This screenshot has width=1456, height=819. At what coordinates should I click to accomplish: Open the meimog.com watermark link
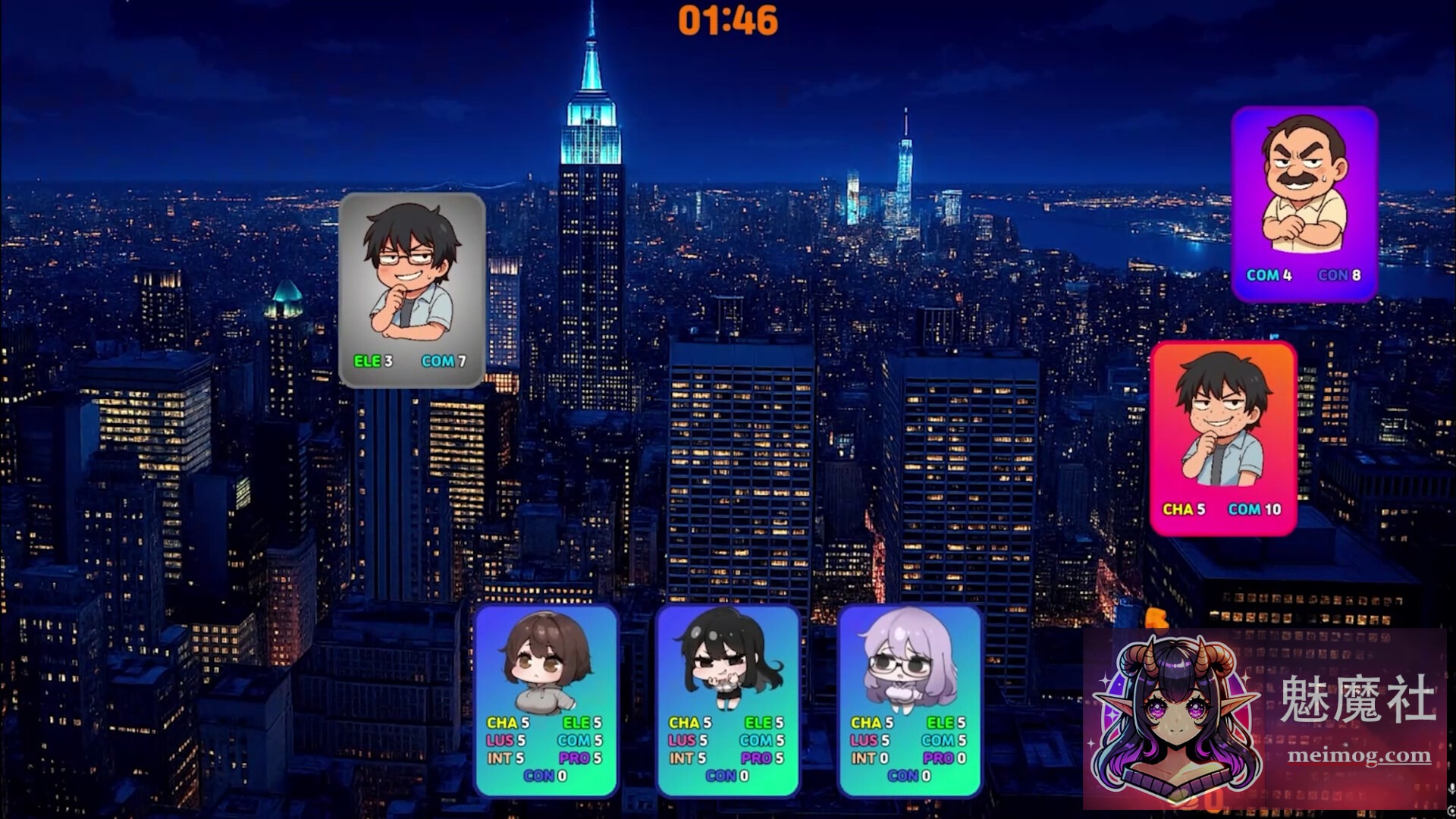[1359, 755]
